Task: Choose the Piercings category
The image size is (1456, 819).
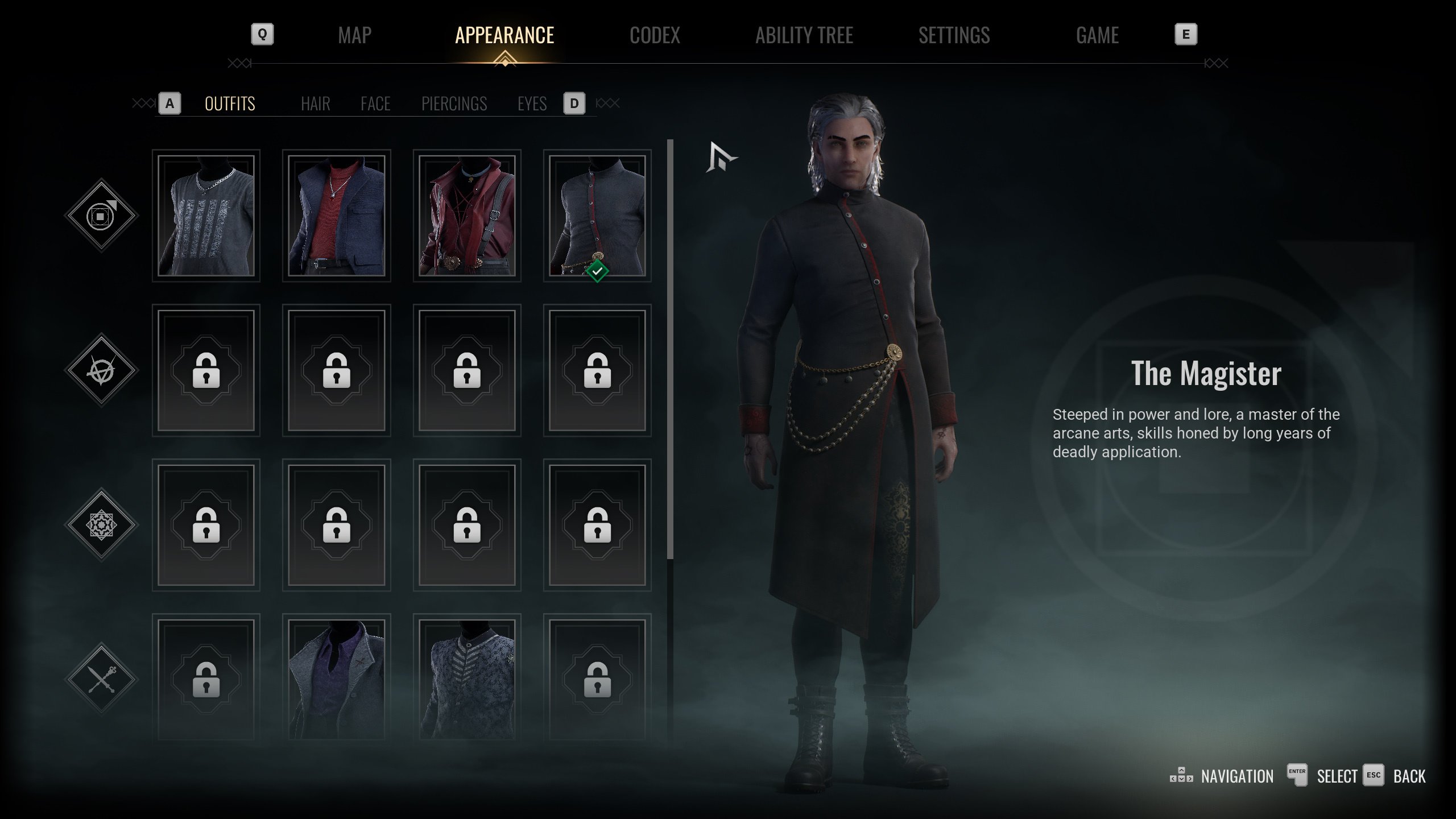Action: [454, 104]
